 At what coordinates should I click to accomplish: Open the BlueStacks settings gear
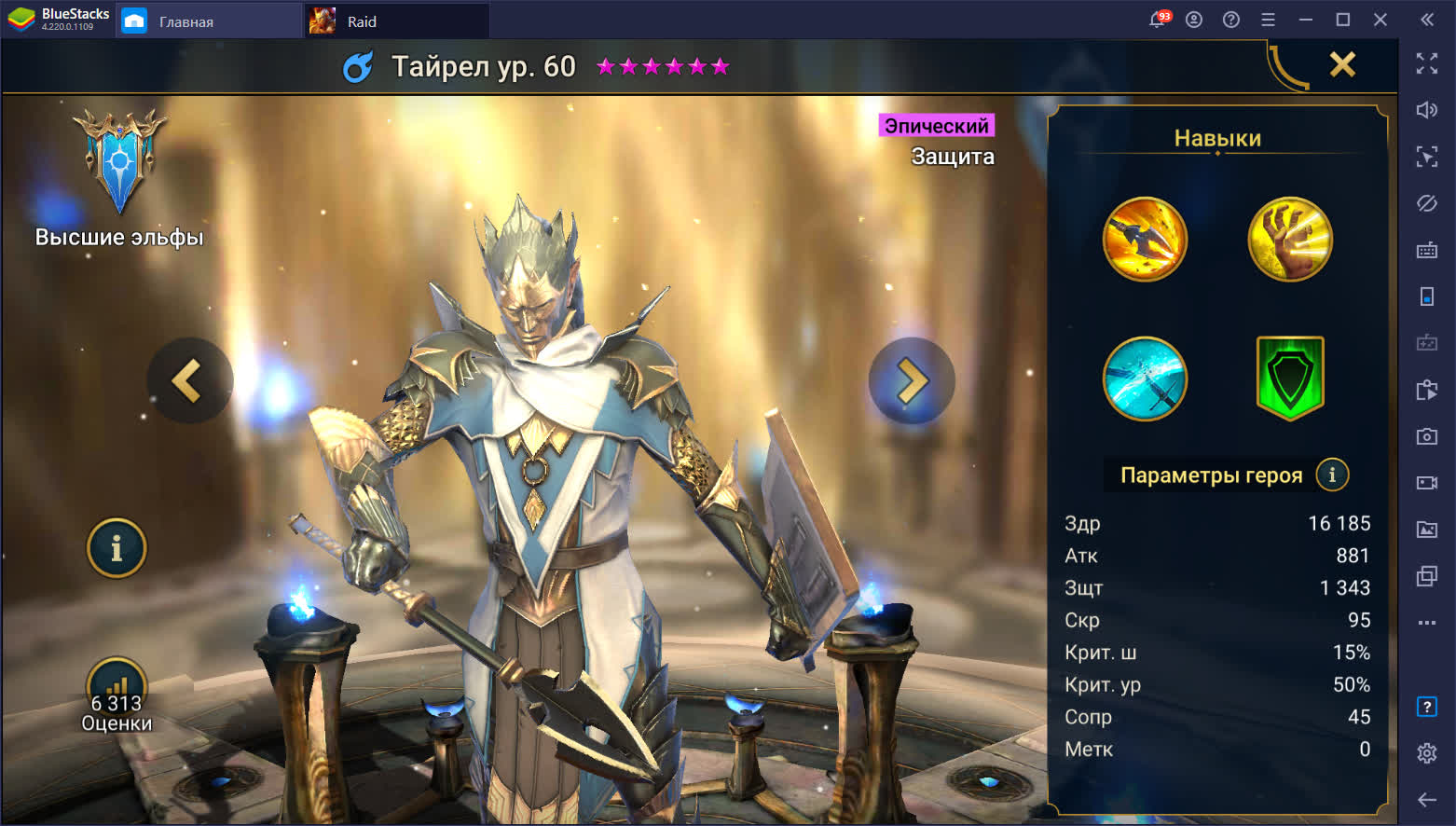(x=1426, y=753)
